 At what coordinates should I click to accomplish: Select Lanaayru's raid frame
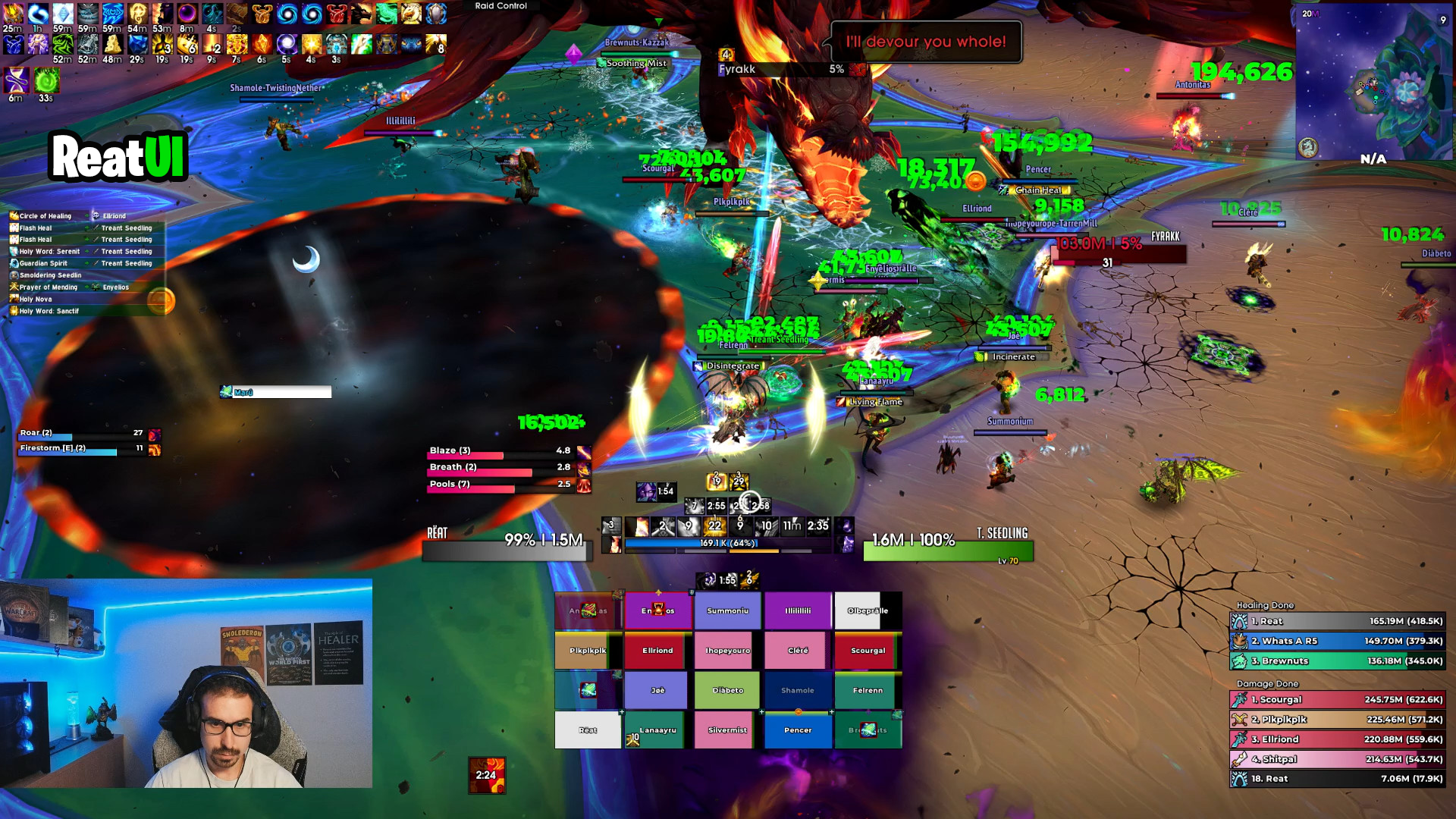coord(657,730)
